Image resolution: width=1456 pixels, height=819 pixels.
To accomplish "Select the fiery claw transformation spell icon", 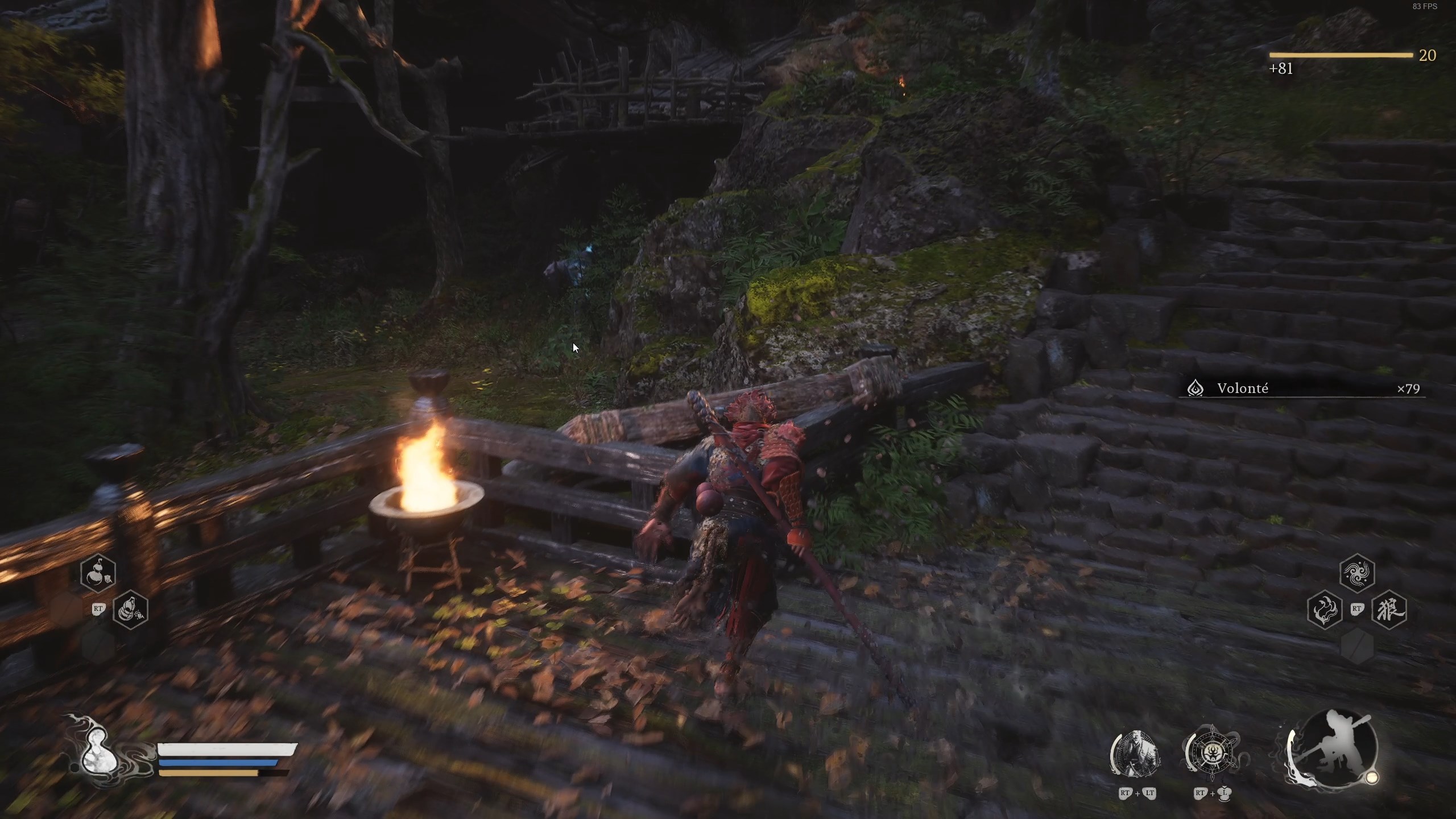I will coord(1325,611).
